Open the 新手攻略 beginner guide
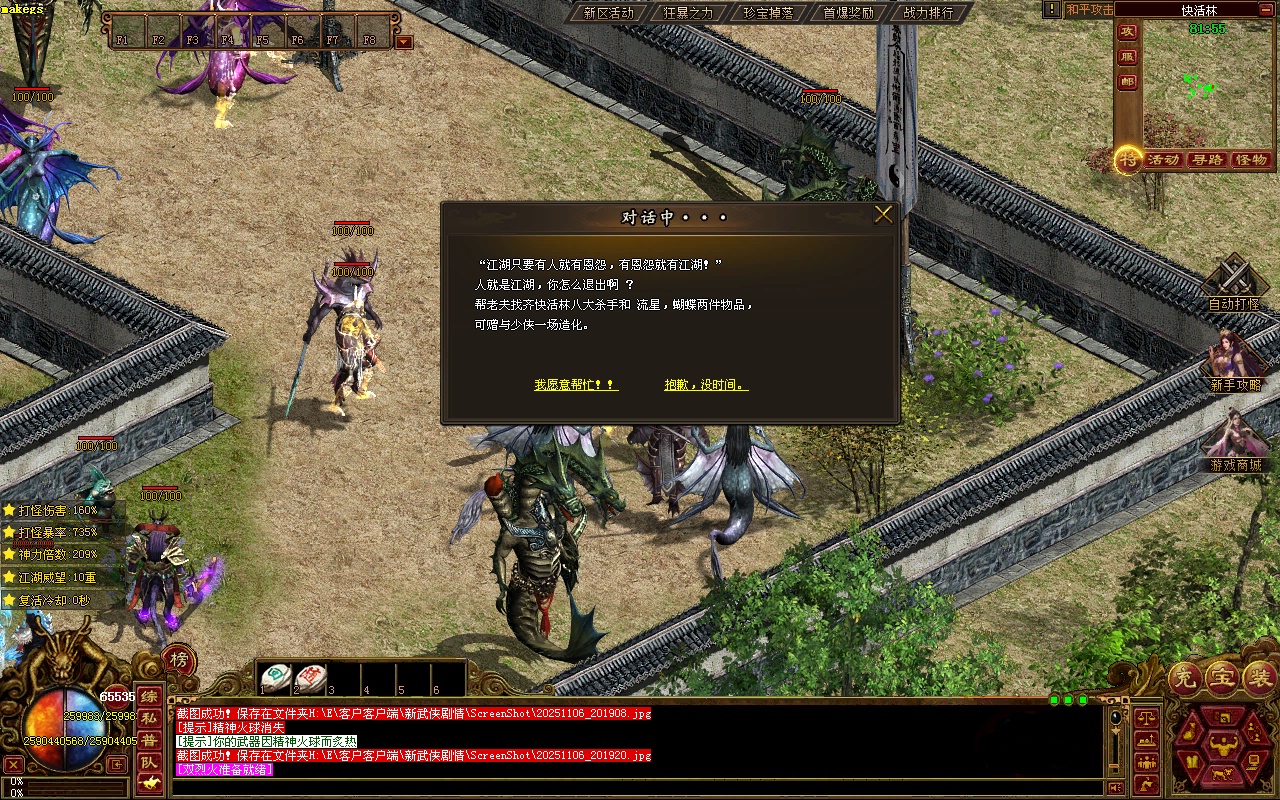This screenshot has height=800, width=1280. [x=1235, y=362]
